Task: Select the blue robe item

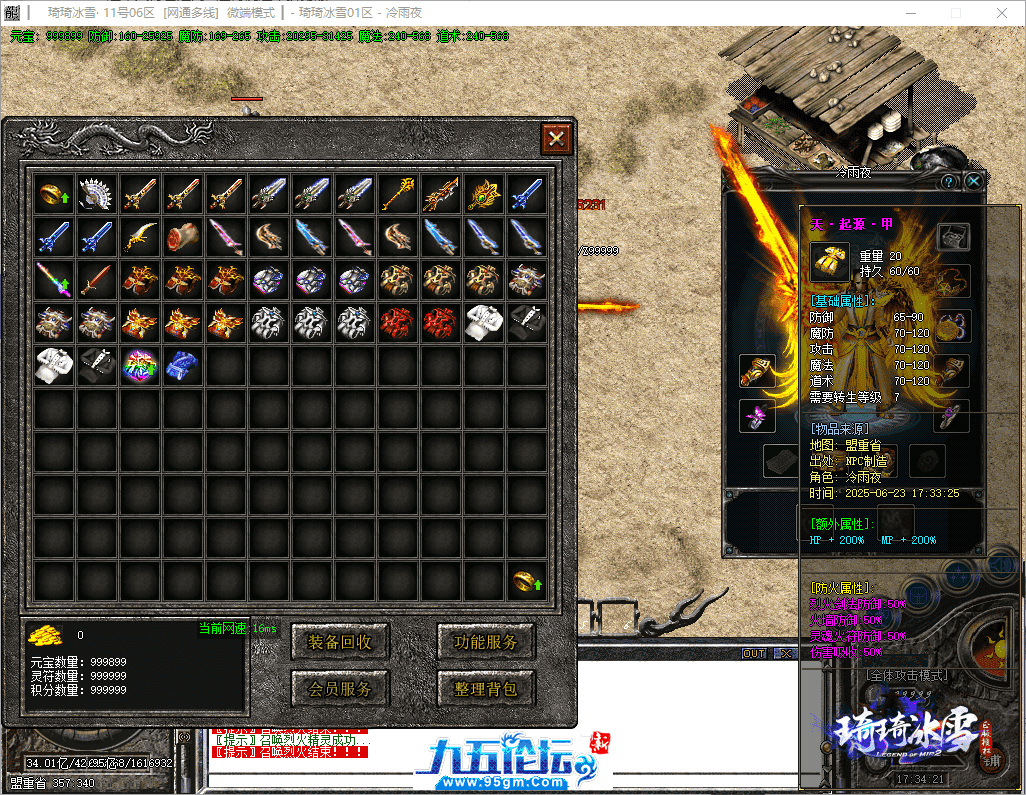Action: pos(184,365)
